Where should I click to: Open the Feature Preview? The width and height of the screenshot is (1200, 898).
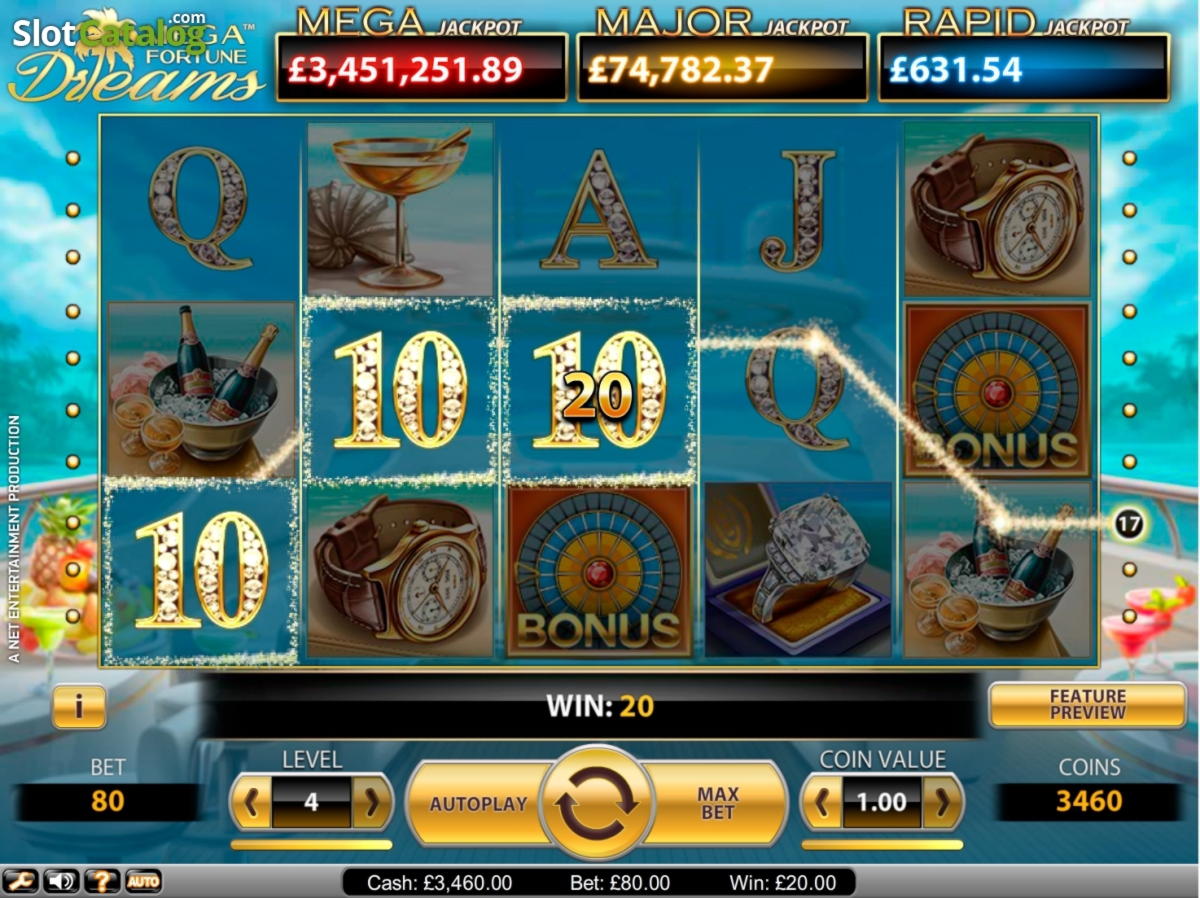(1087, 705)
